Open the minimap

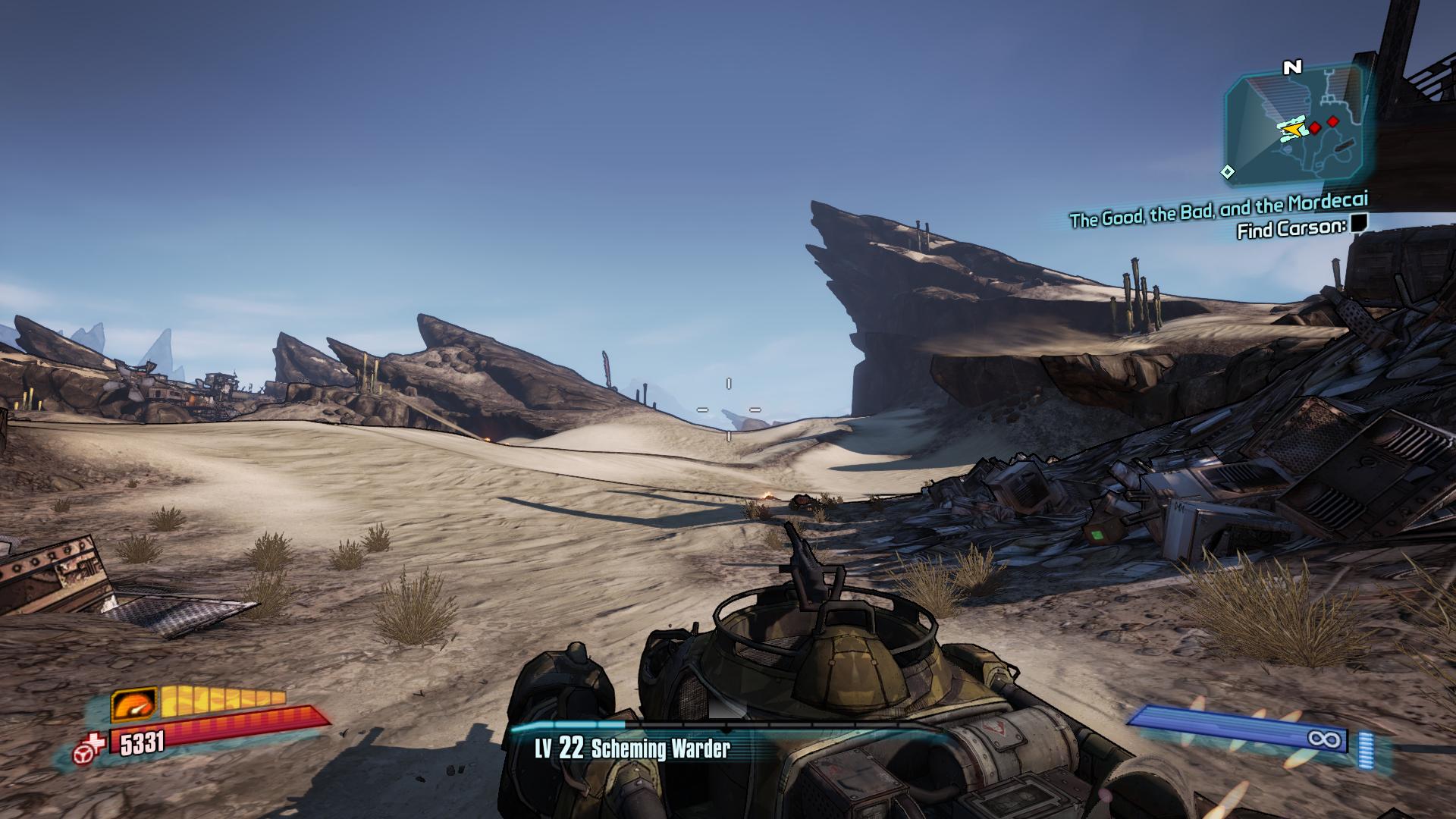(1298, 130)
